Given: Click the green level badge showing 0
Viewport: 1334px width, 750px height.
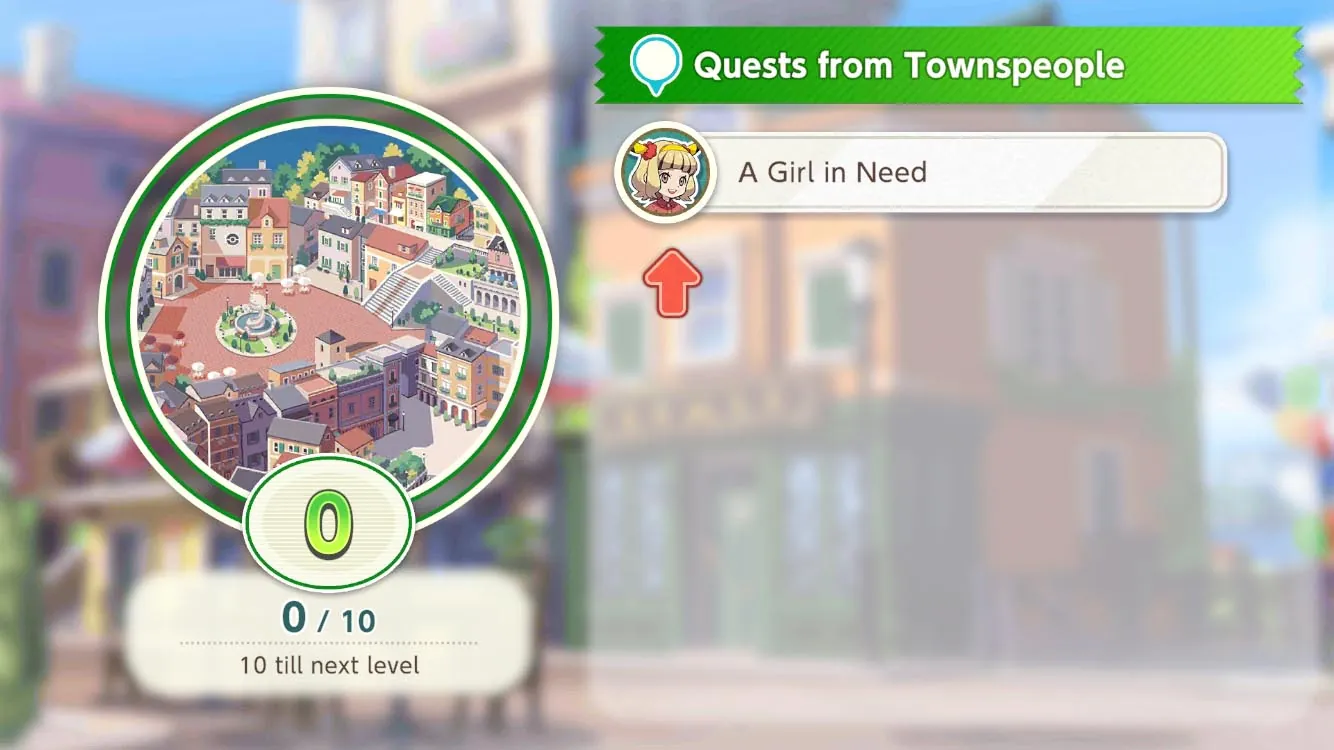Looking at the screenshot, I should click(x=327, y=524).
